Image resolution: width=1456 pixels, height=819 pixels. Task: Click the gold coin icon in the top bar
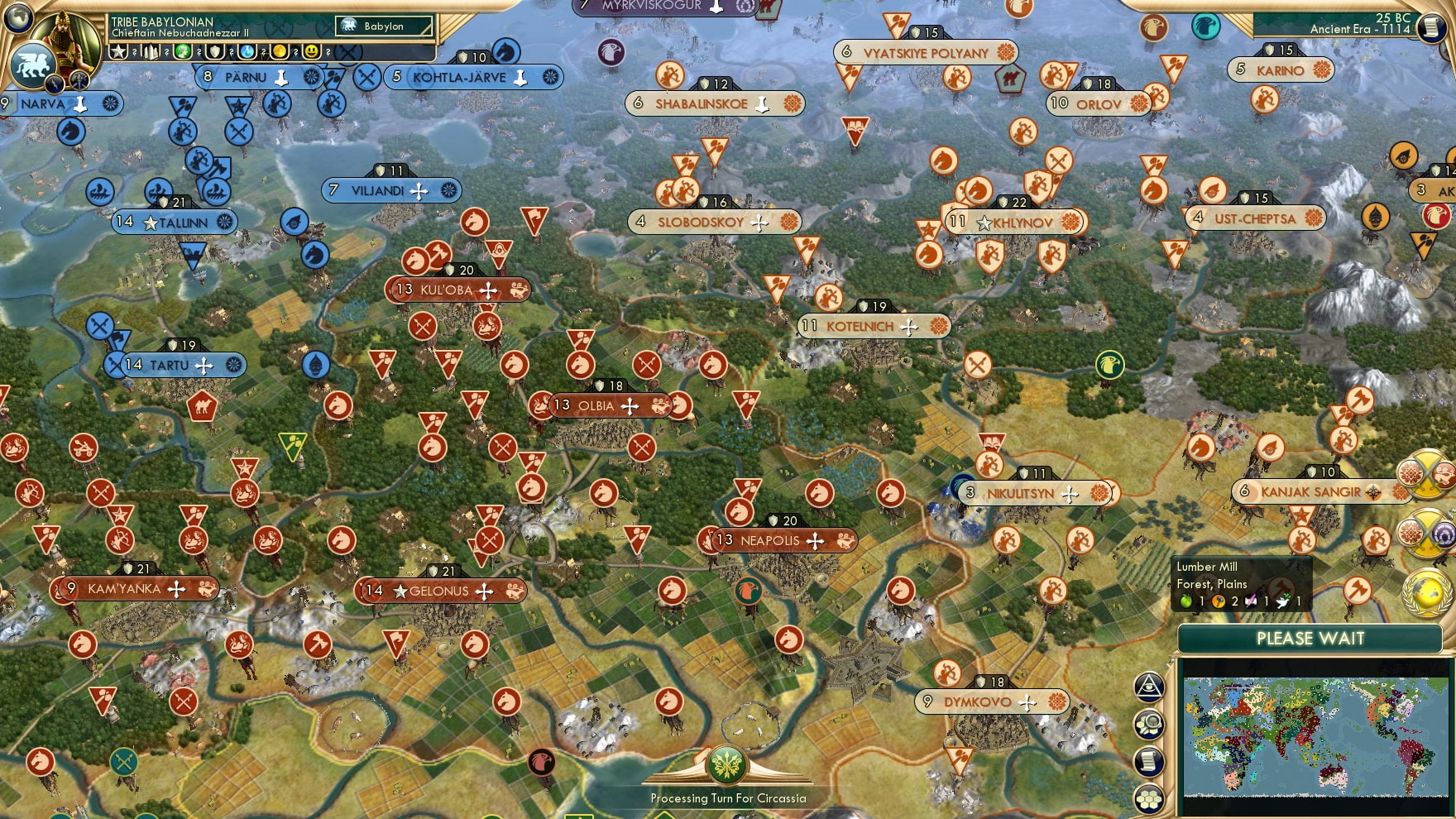pos(280,53)
